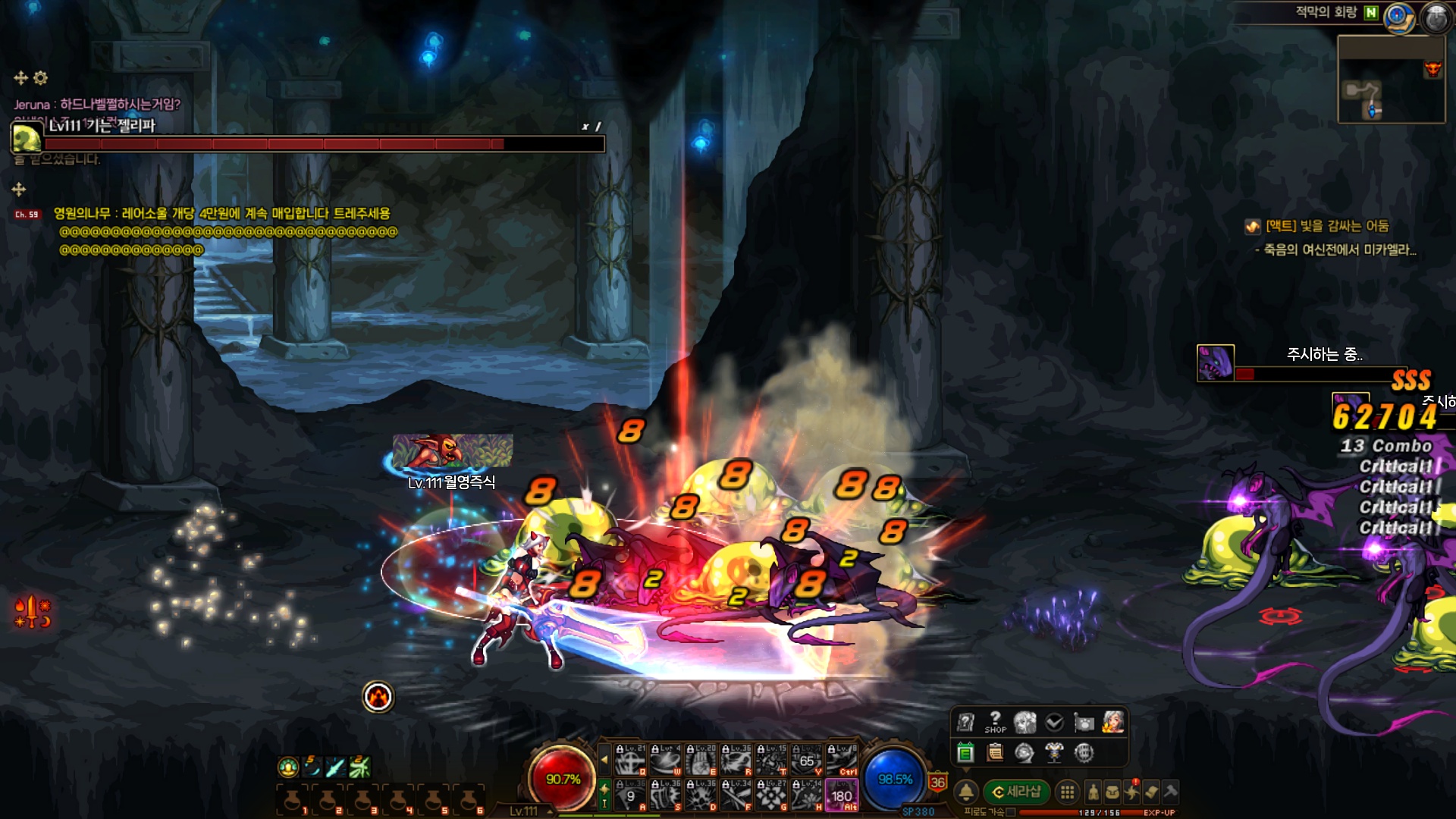Activate the purple Alt skill slot
Screen dimensions: 1456x819
842,796
